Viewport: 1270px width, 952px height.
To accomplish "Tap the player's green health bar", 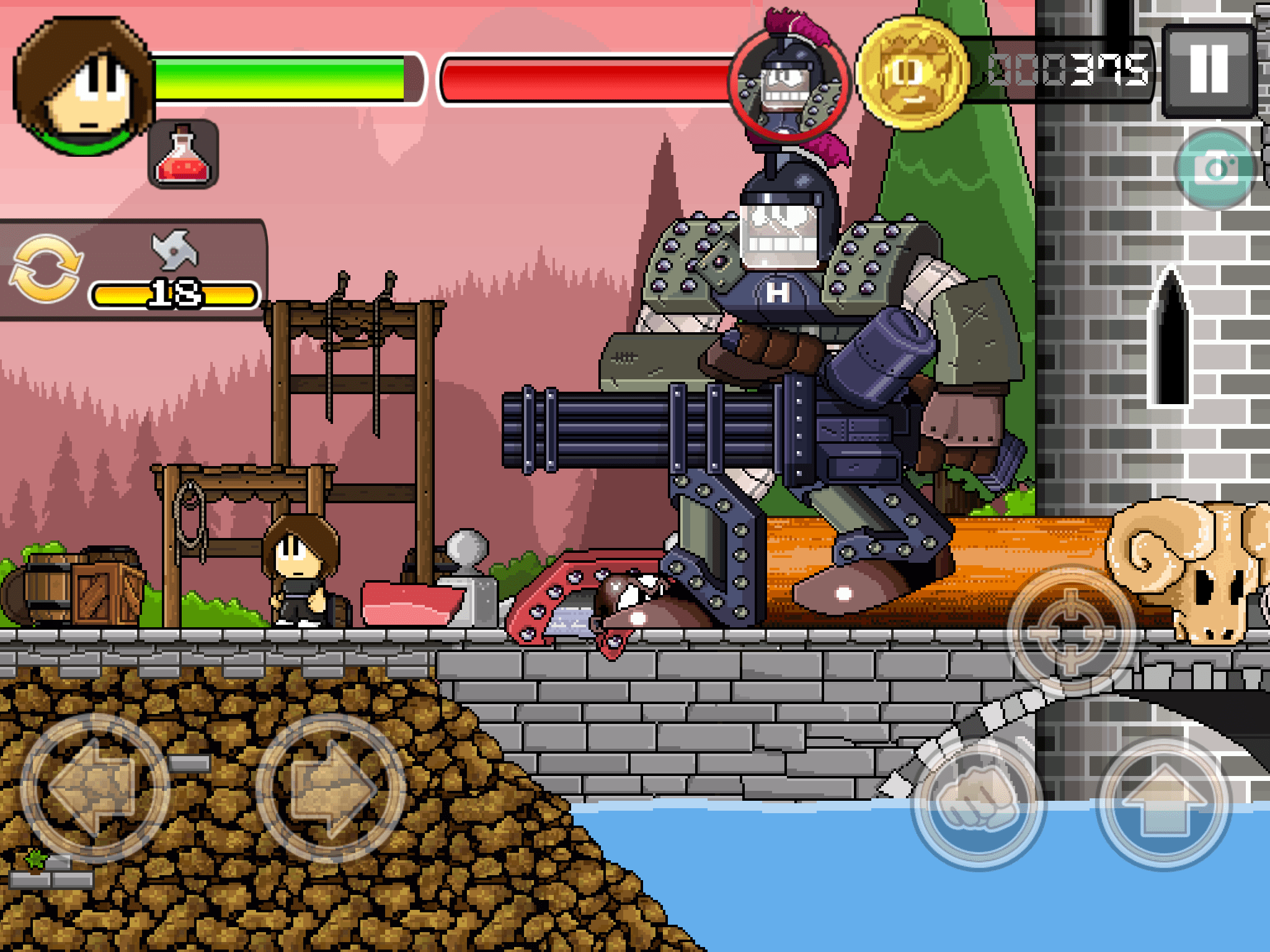I will pyautogui.click(x=279, y=77).
